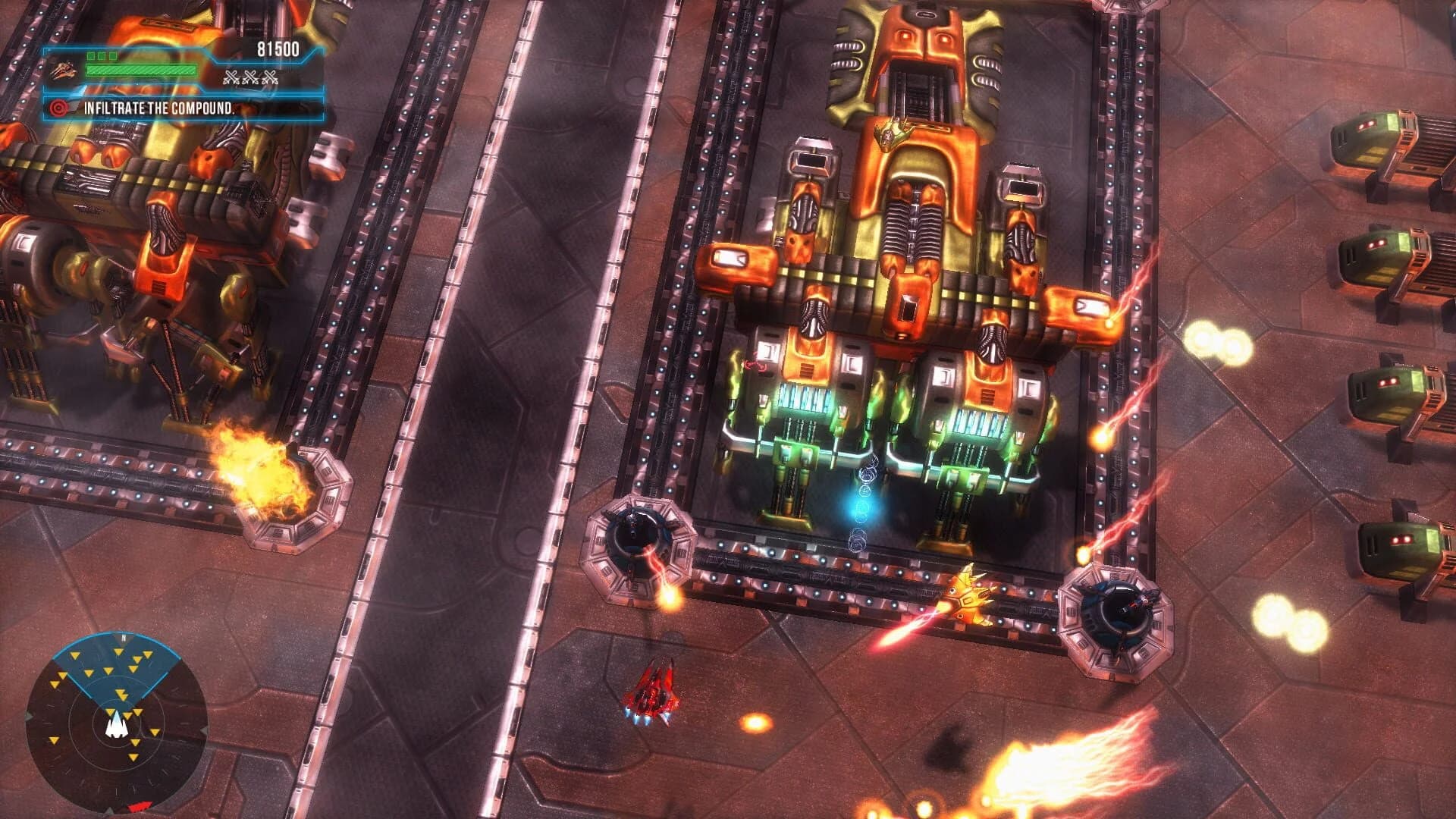Click the first crossed-swords medal icon
1456x819 pixels.
(232, 77)
